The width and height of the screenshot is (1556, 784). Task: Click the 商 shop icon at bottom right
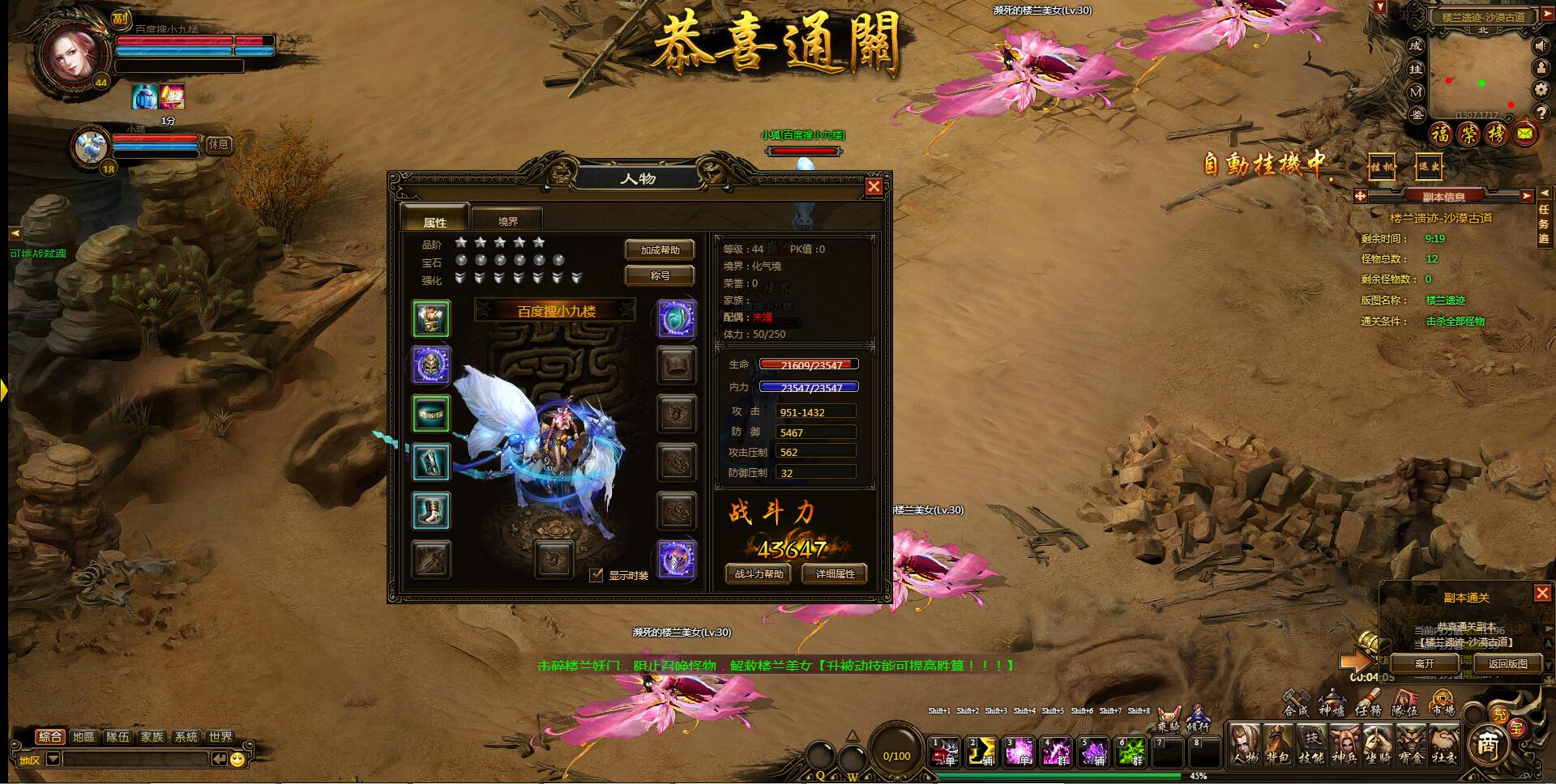1490,746
